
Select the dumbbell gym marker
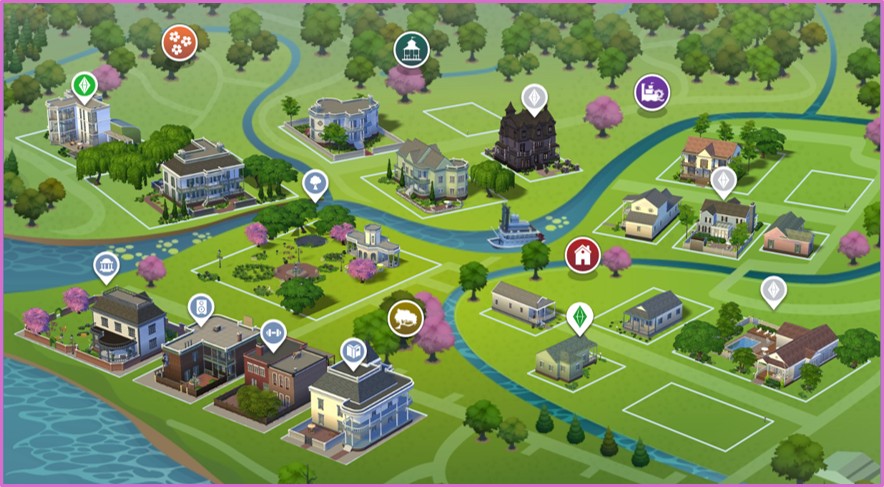[272, 333]
